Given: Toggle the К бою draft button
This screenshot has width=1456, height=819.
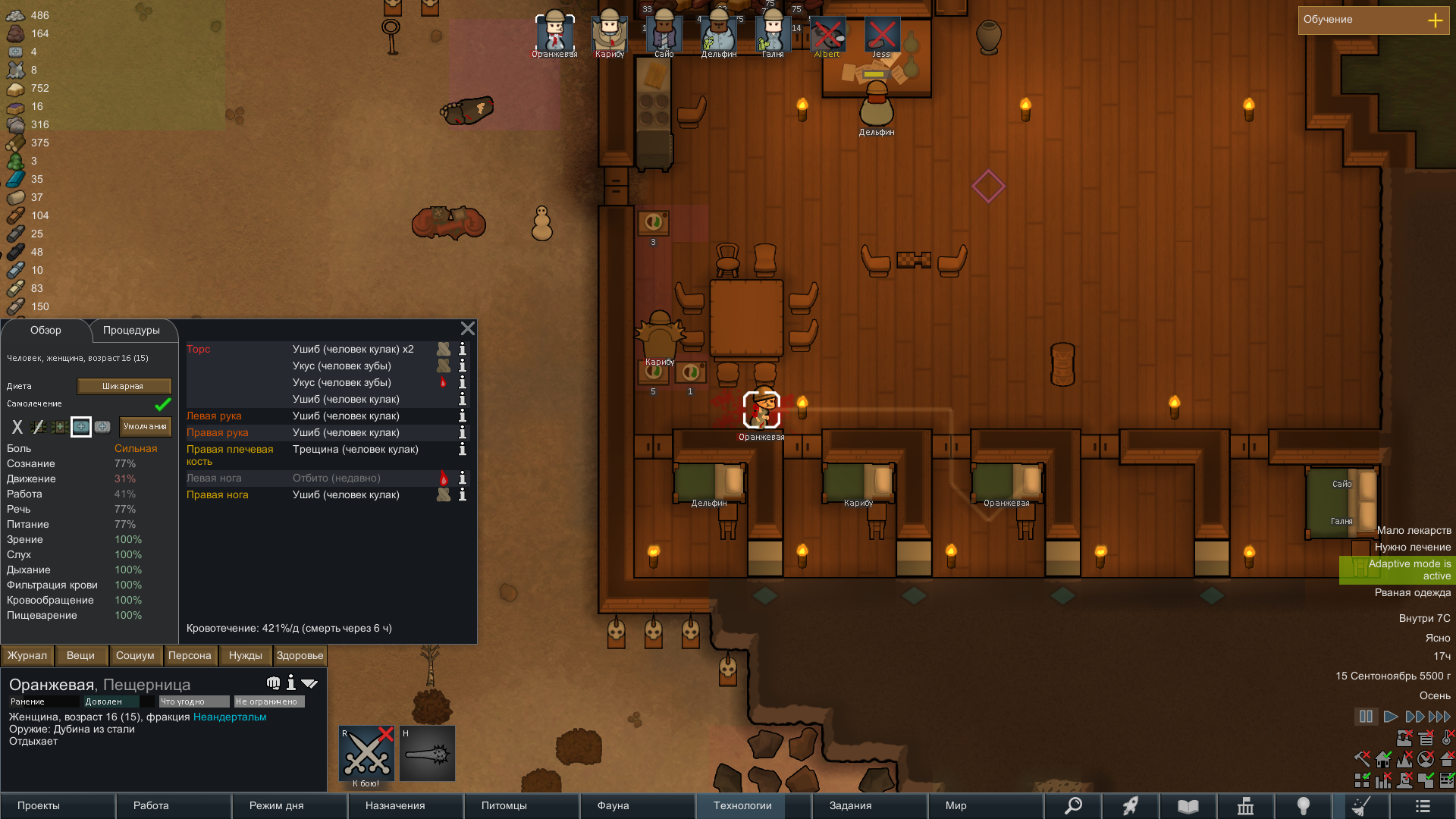Looking at the screenshot, I should tap(366, 755).
